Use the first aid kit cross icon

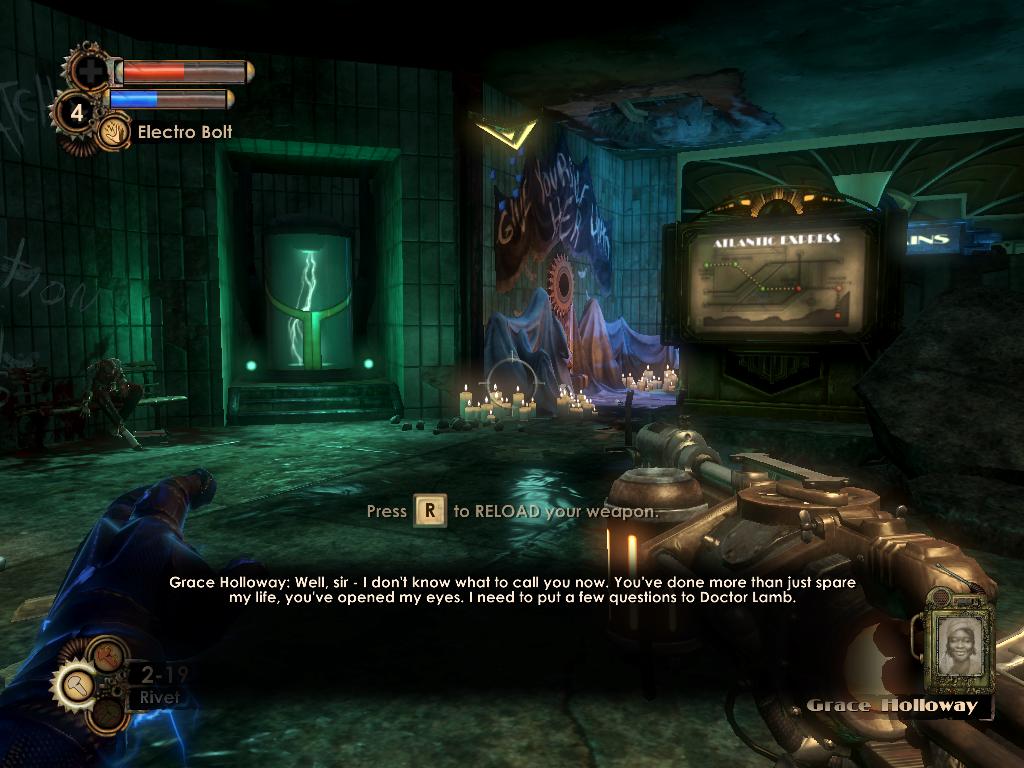[x=92, y=71]
